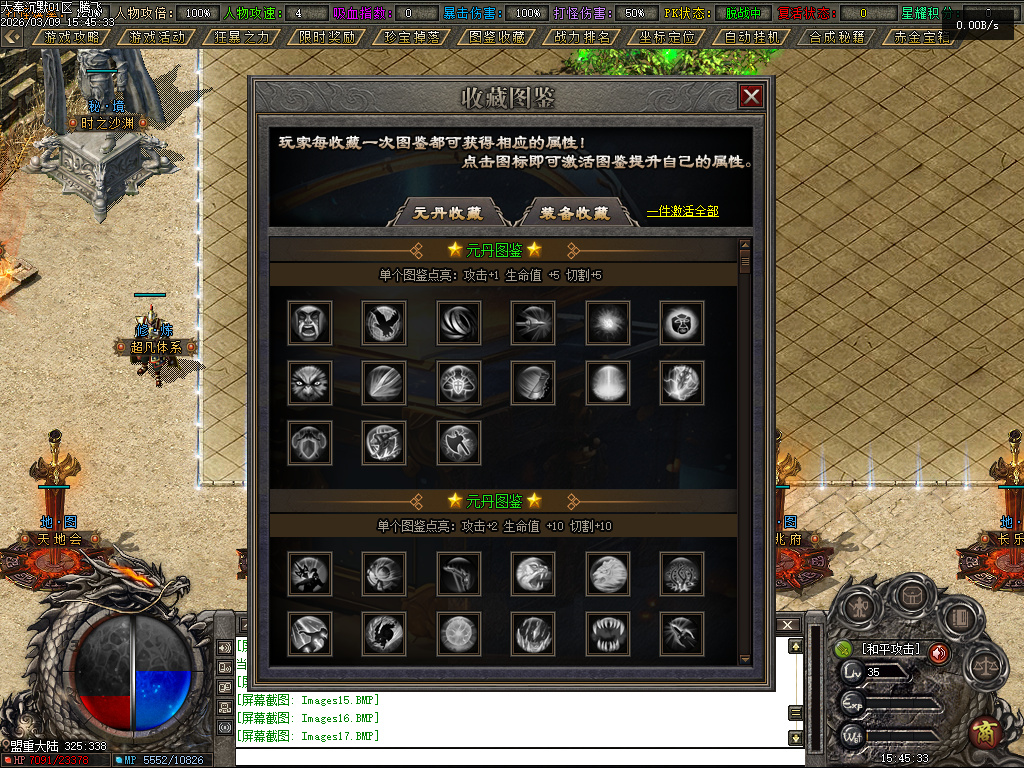Open the shop via red 商 button
1024x768 pixels.
click(985, 732)
